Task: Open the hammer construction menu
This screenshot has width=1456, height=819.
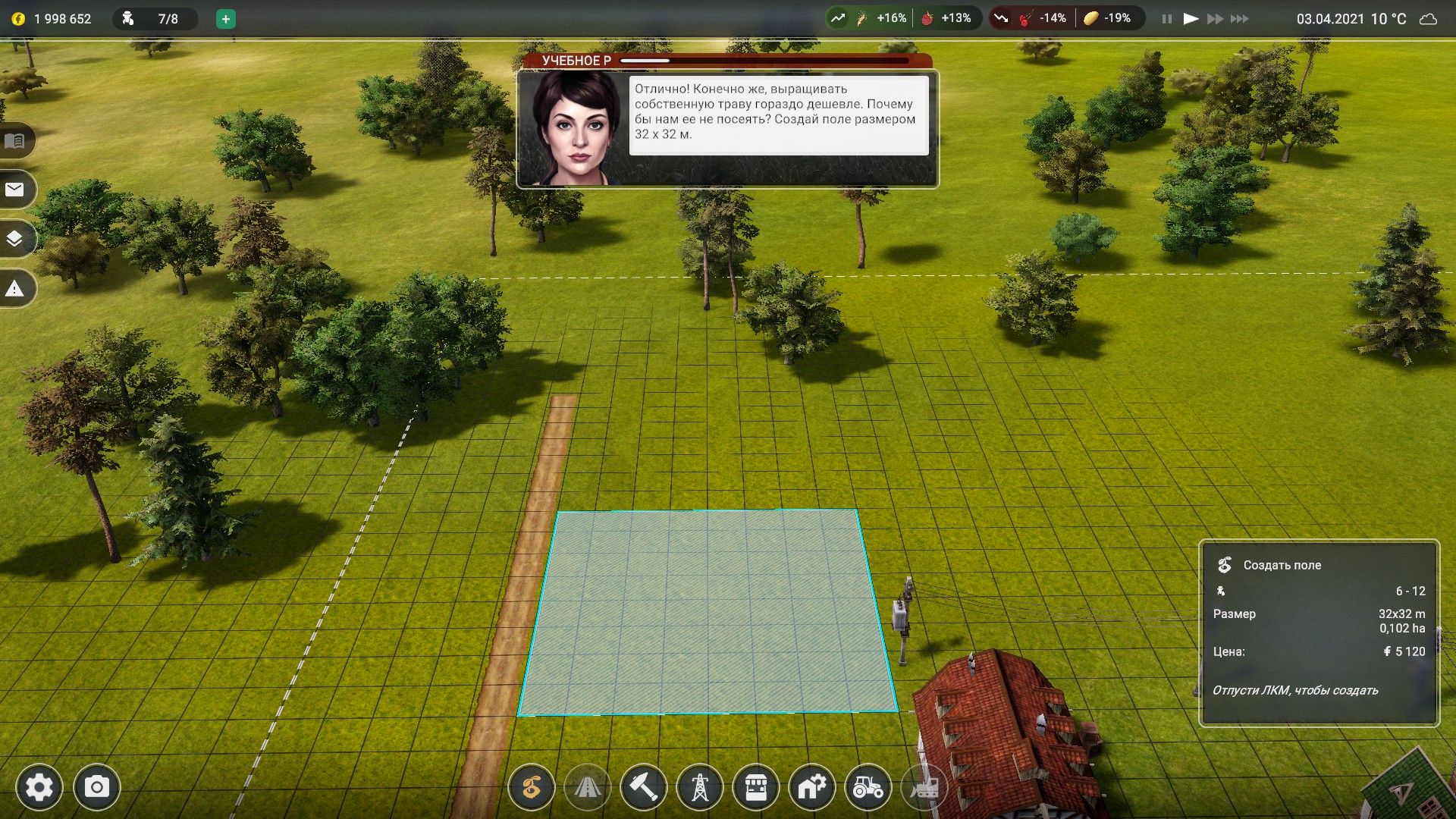Action: [644, 789]
